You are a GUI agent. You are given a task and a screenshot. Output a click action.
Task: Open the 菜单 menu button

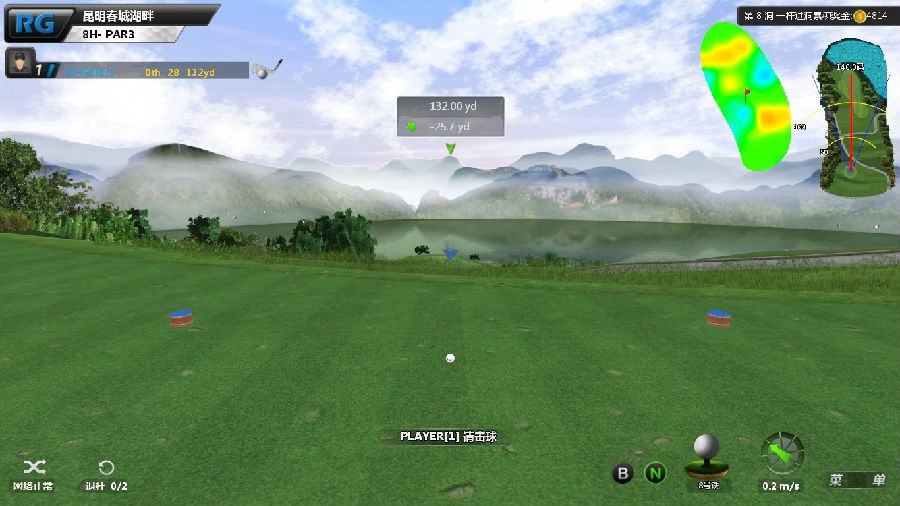(857, 480)
